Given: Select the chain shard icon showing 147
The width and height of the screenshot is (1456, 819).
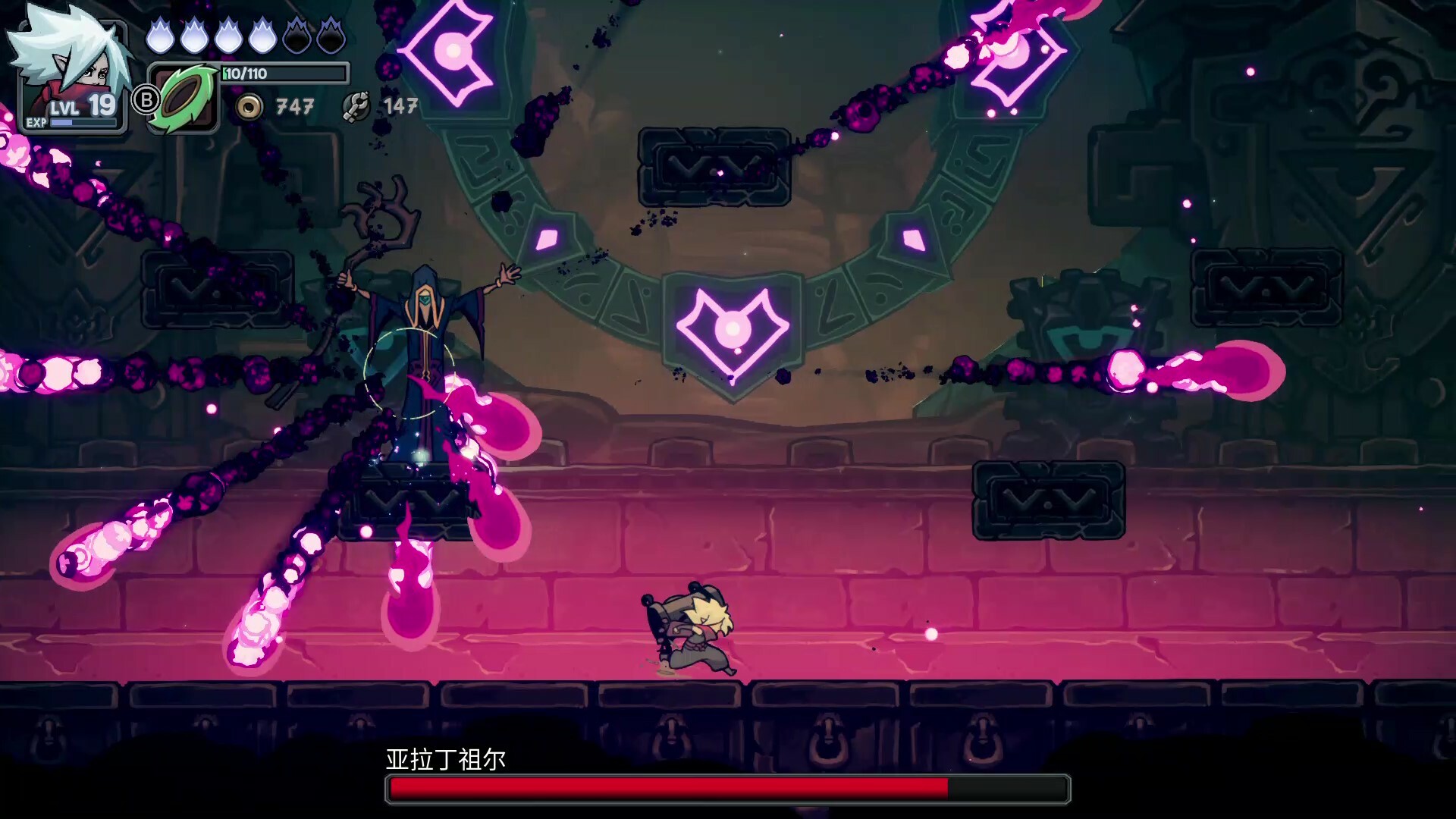Looking at the screenshot, I should click(x=356, y=105).
